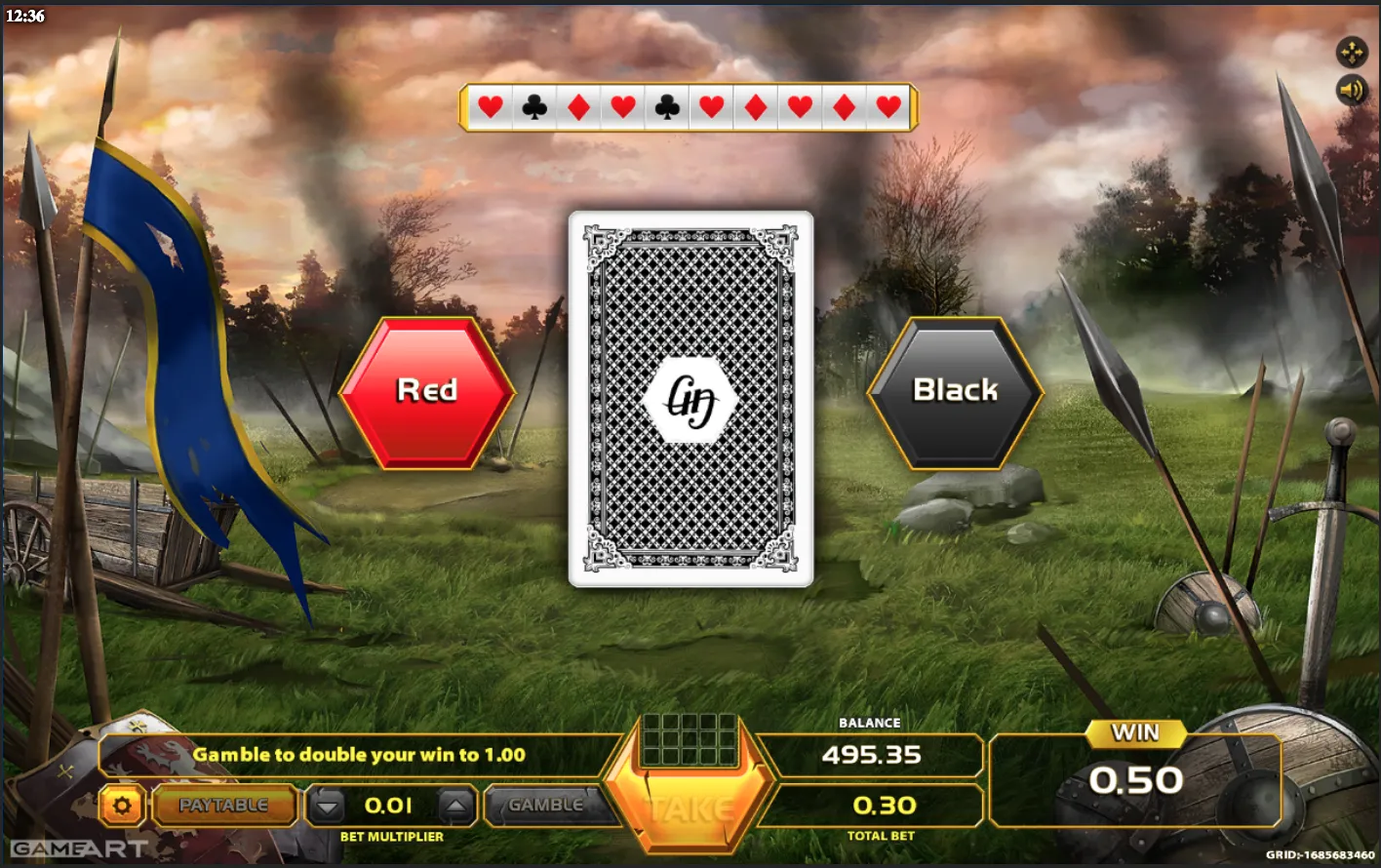Open the PAYTABLE
The height and width of the screenshot is (868, 1381).
coord(224,806)
